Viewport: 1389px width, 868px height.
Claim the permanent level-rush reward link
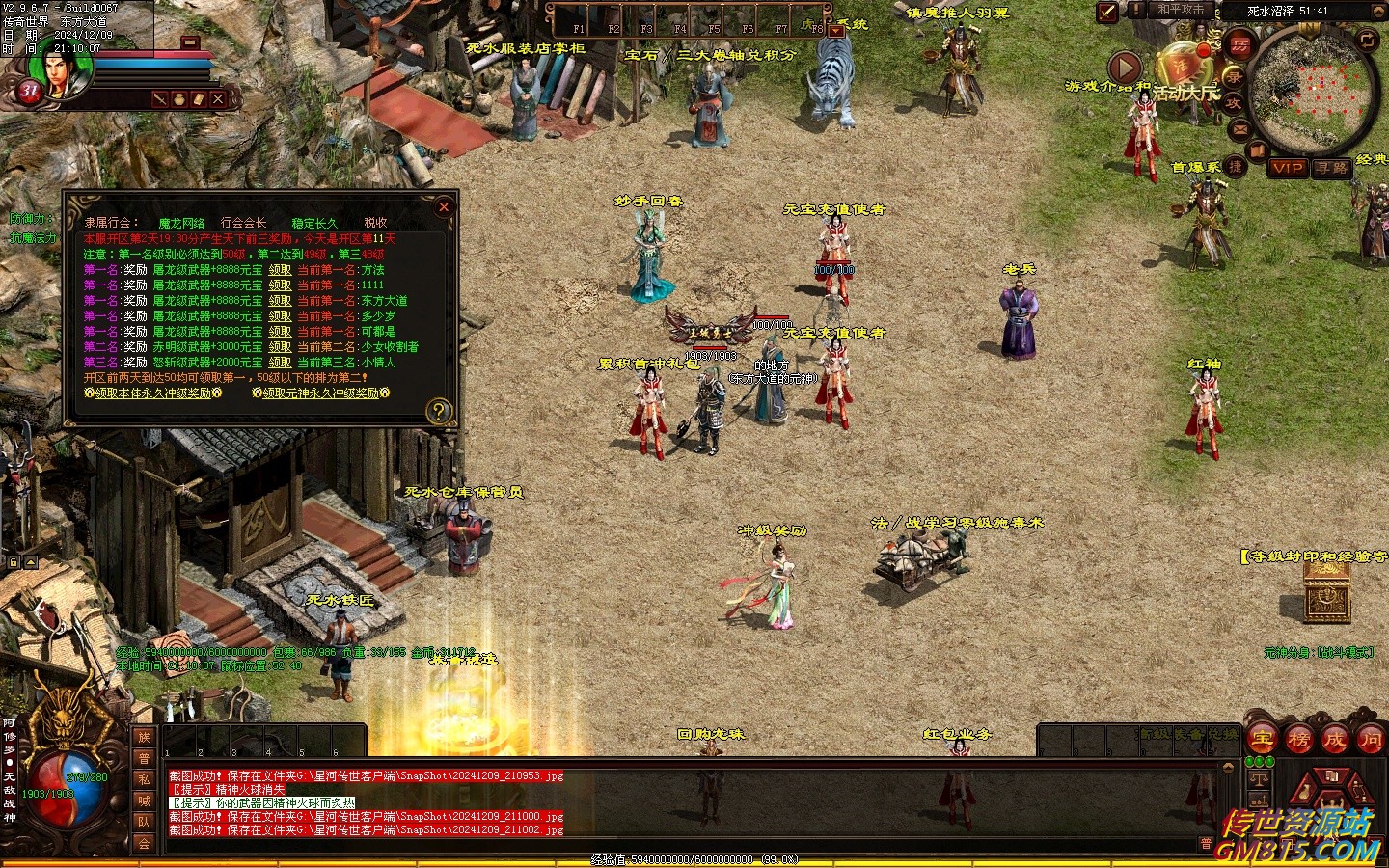[153, 393]
